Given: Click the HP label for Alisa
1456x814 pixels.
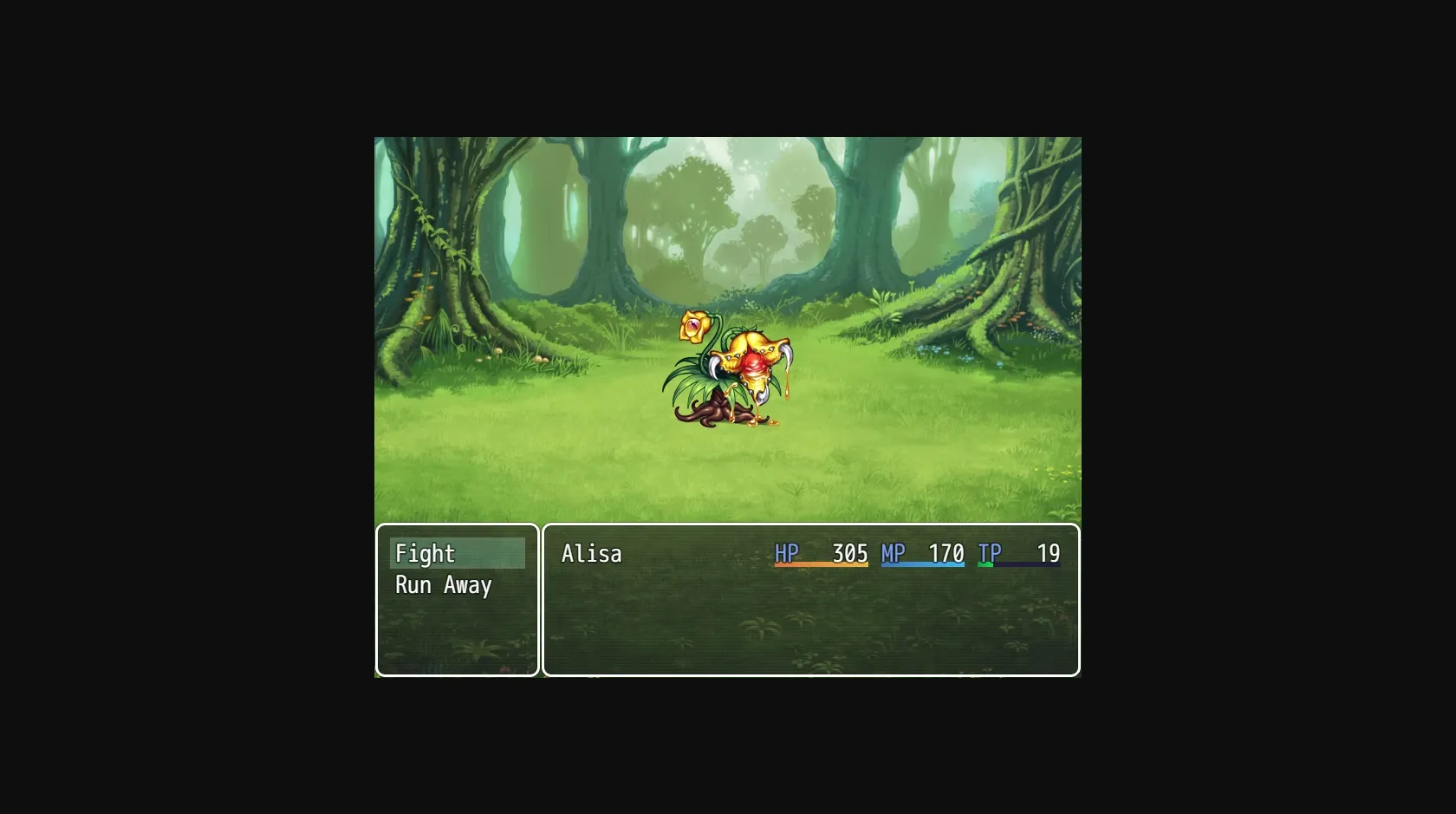Looking at the screenshot, I should click(788, 552).
